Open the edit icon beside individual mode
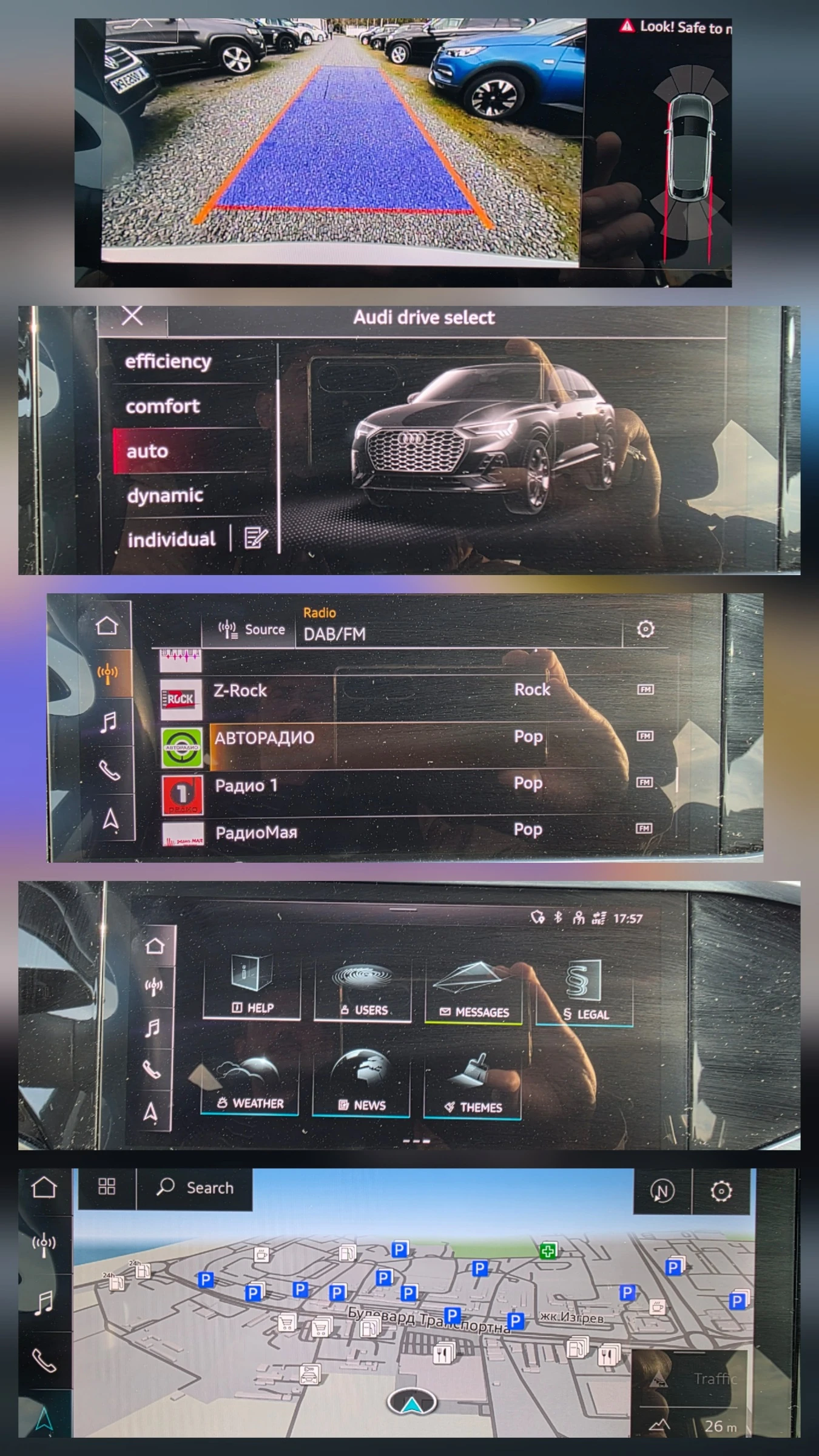The height and width of the screenshot is (1456, 819). click(x=255, y=538)
